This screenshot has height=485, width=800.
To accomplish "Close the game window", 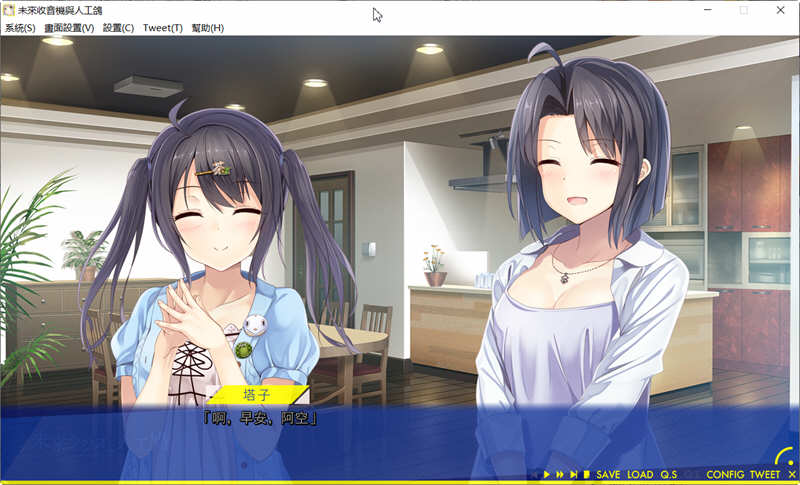I will point(781,10).
